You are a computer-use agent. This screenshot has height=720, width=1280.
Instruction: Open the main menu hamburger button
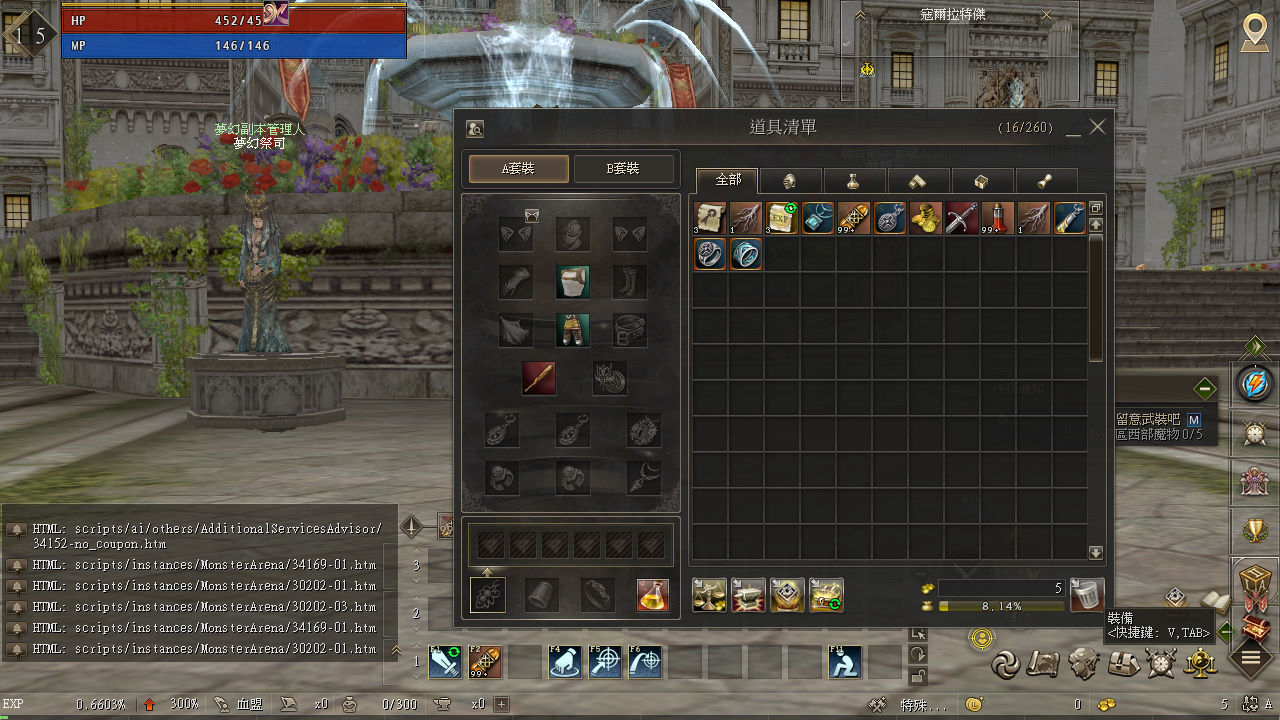[x=1250, y=657]
